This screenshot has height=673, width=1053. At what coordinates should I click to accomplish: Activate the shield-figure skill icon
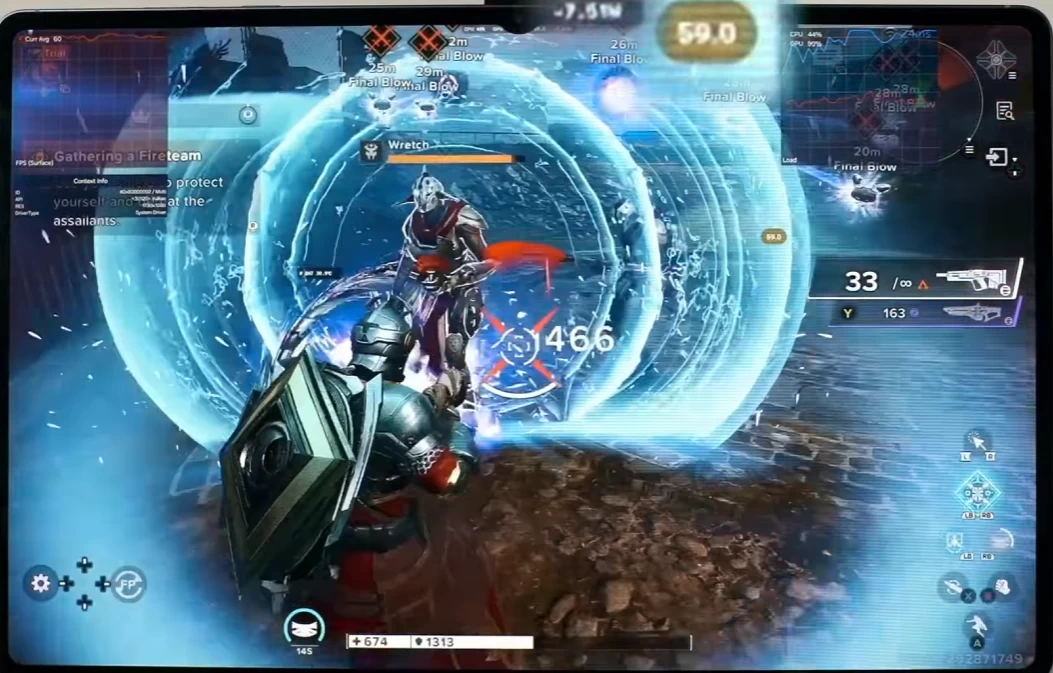click(x=956, y=541)
